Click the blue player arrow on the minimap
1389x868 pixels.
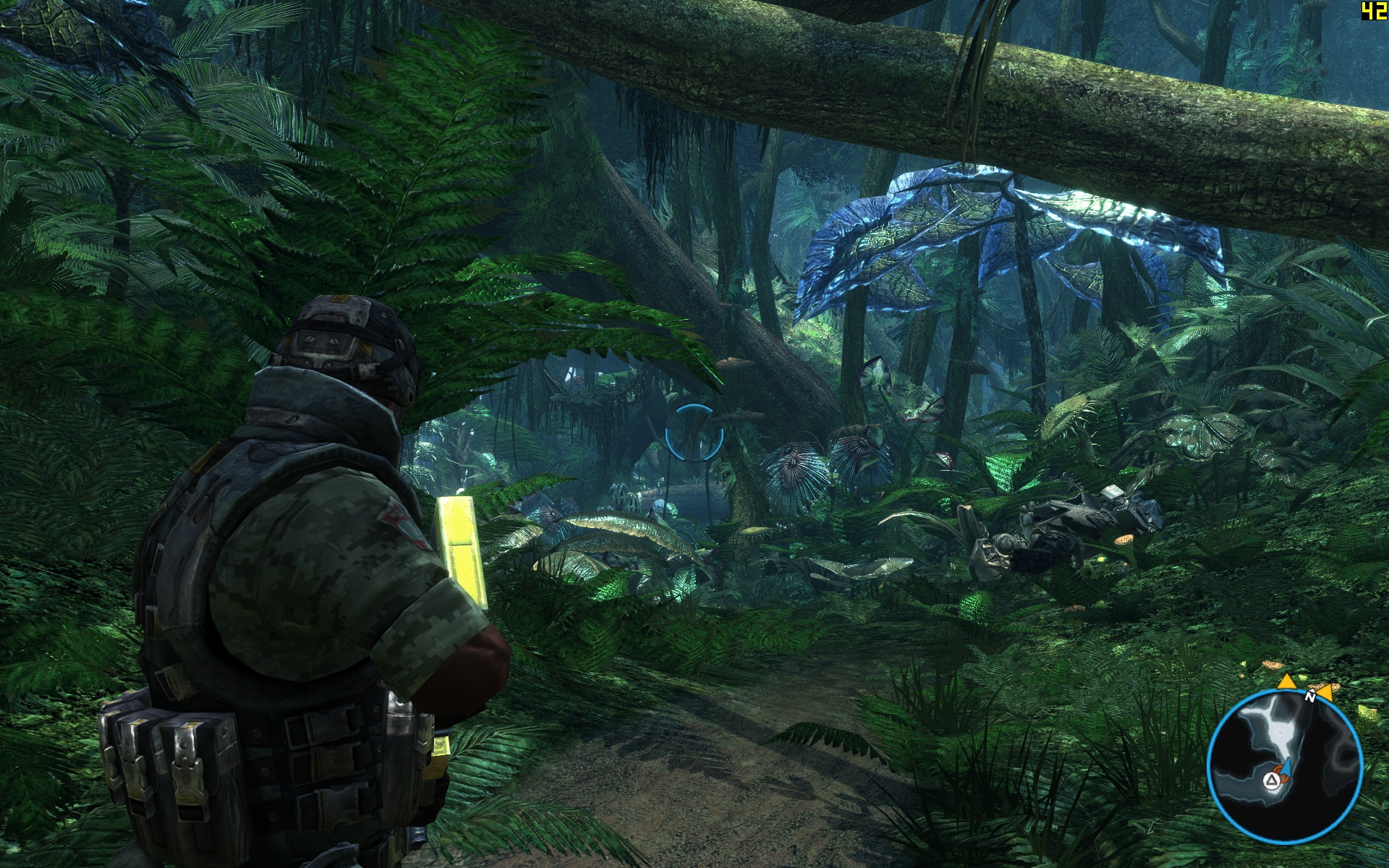(1288, 768)
